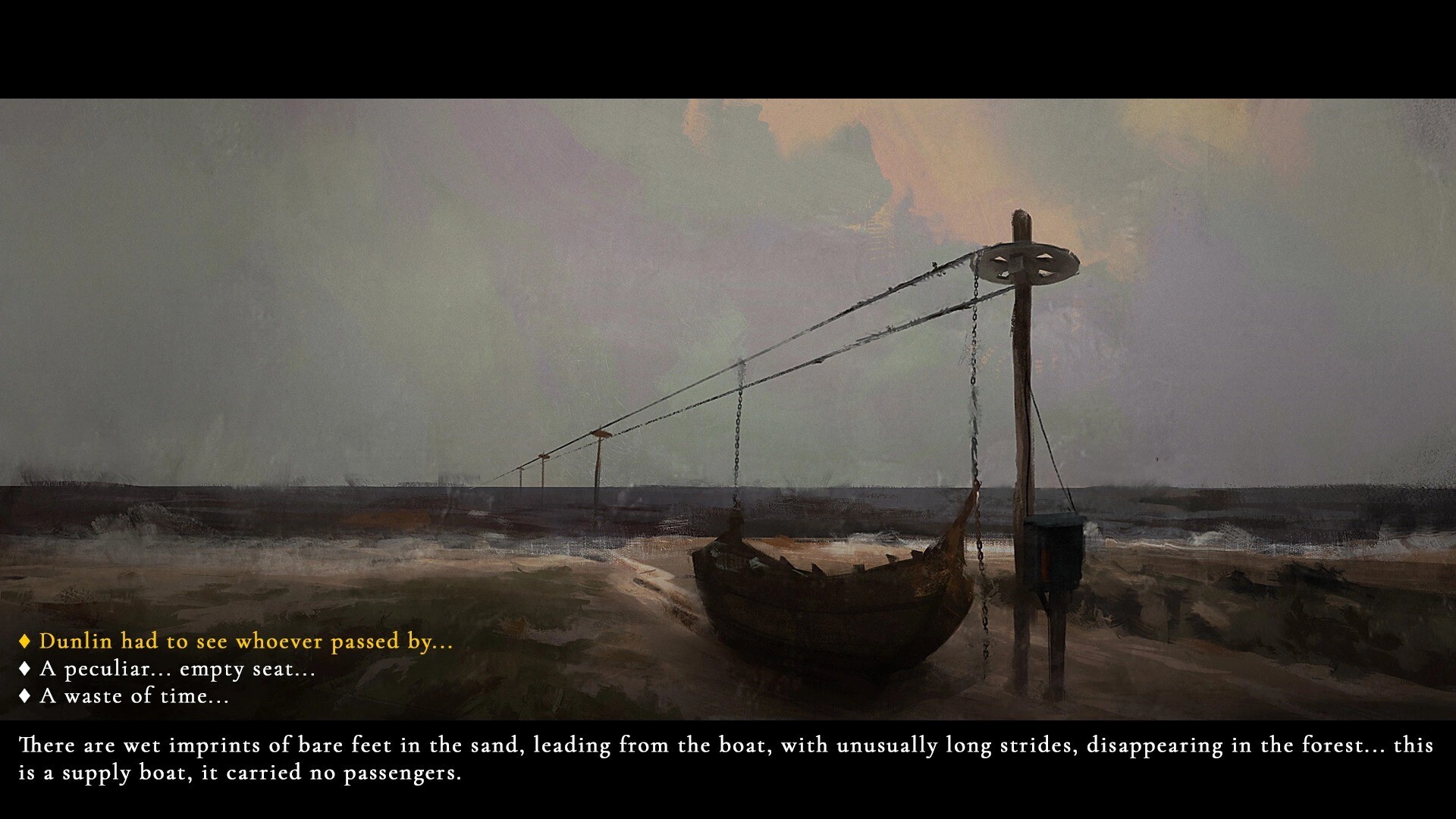Select "A peculiar... empty seat..." reply
1456x819 pixels.
click(177, 669)
